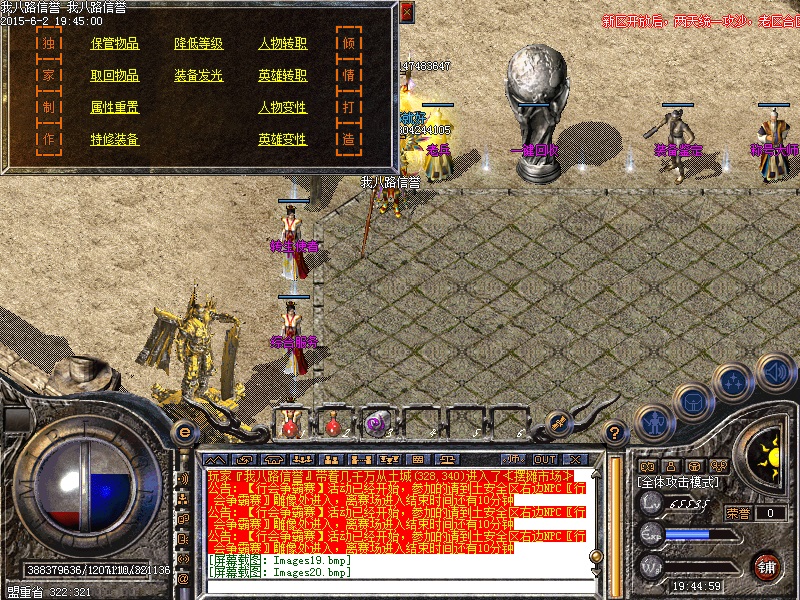This screenshot has height=600, width=800.
Task: Click the question mark help button
Action: [616, 432]
